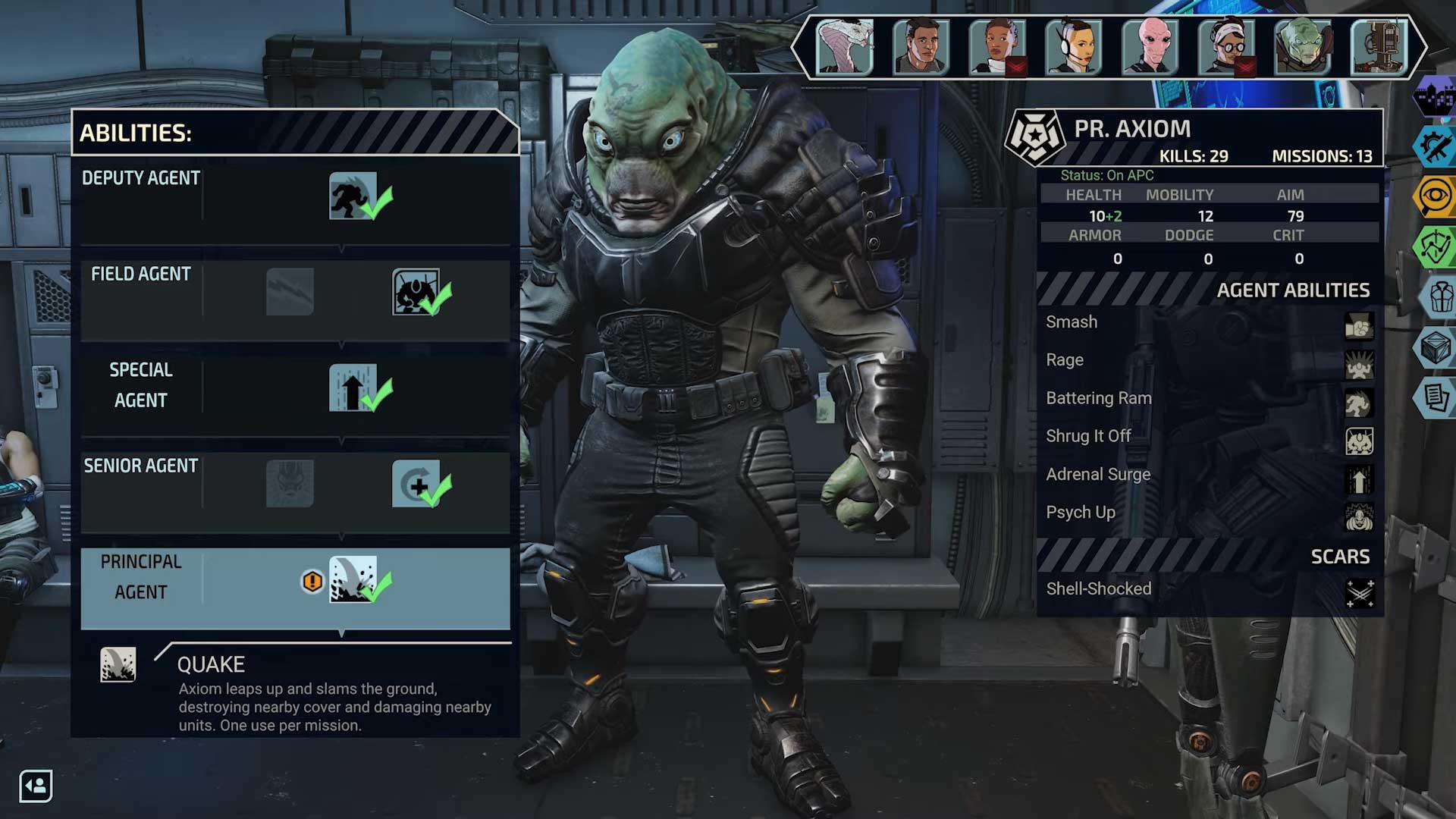
Task: Open the gear and rifle assembly icon
Action: (x=1435, y=146)
